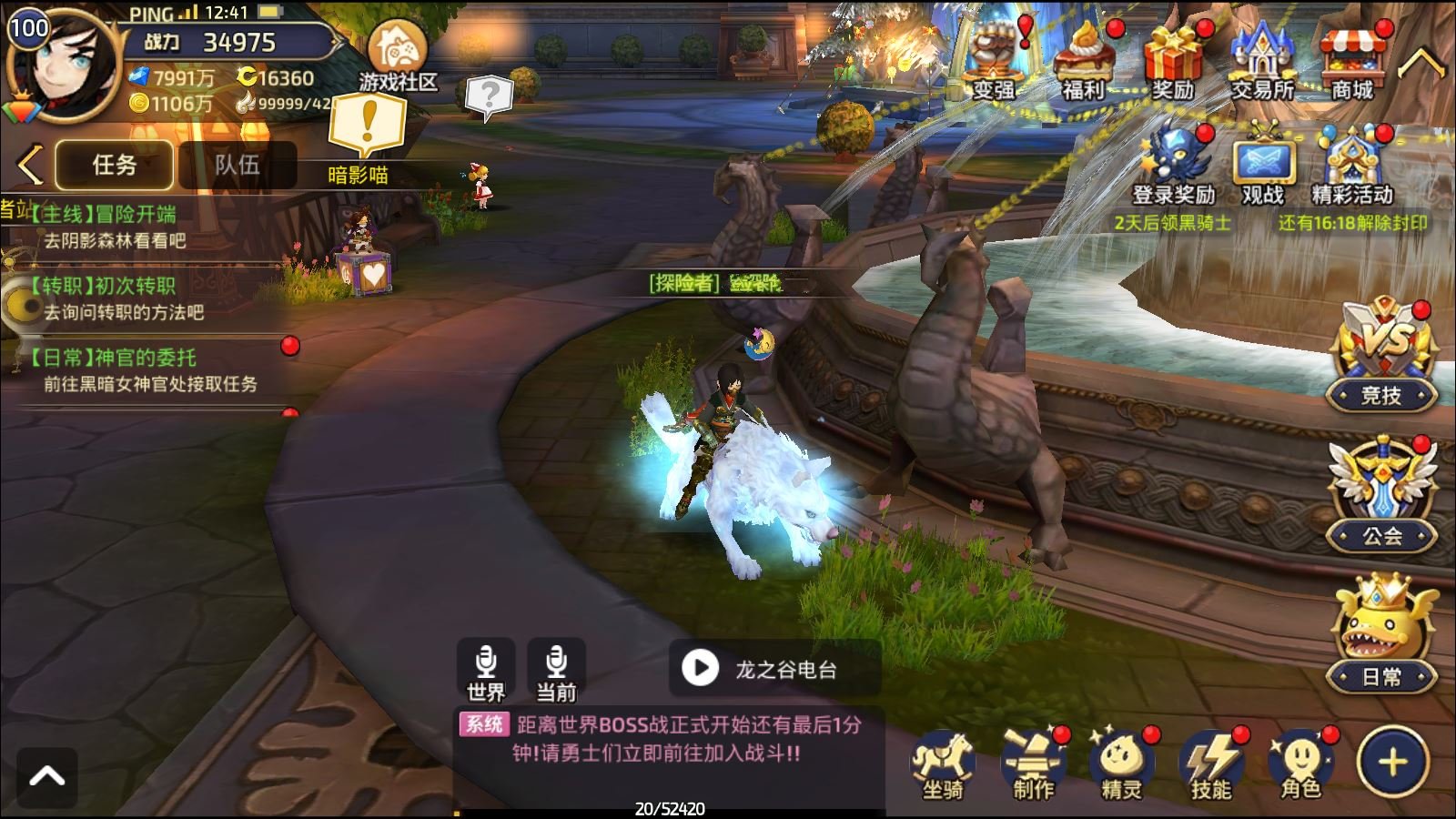Image resolution: width=1456 pixels, height=819 pixels.
Task: Open the 观战 spectate screen
Action: (x=1262, y=169)
